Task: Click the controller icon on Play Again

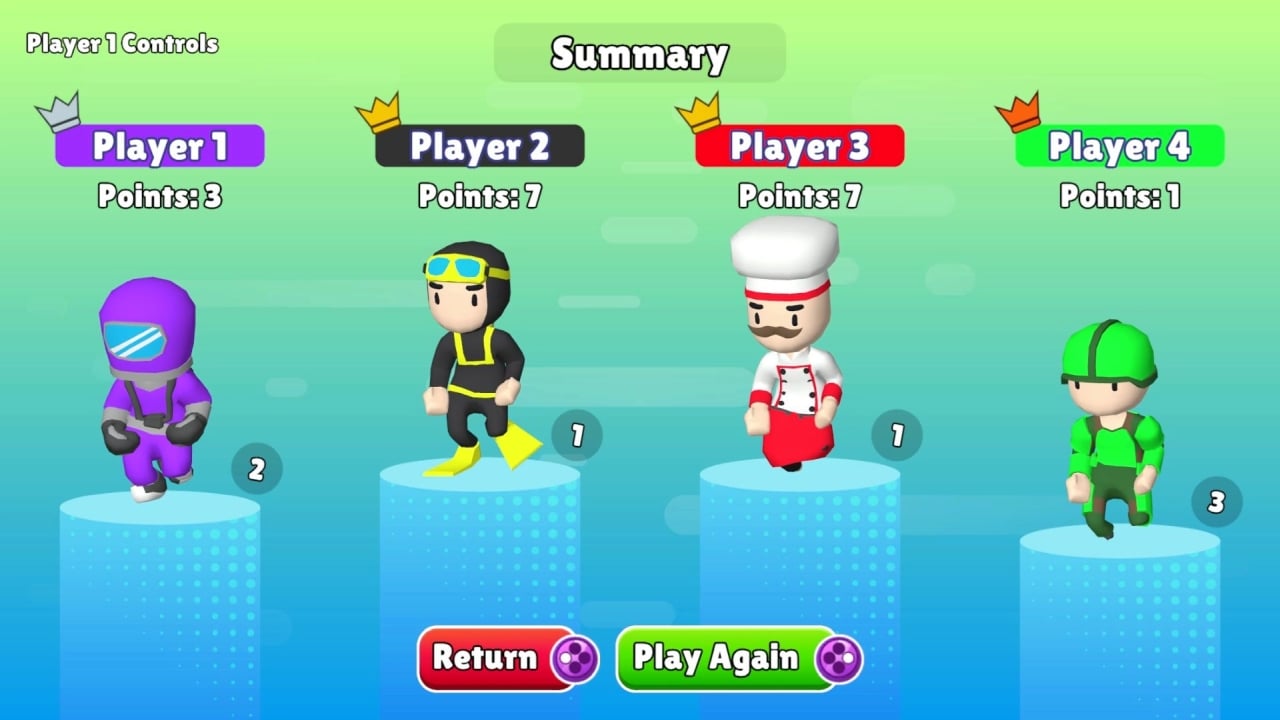Action: point(838,659)
